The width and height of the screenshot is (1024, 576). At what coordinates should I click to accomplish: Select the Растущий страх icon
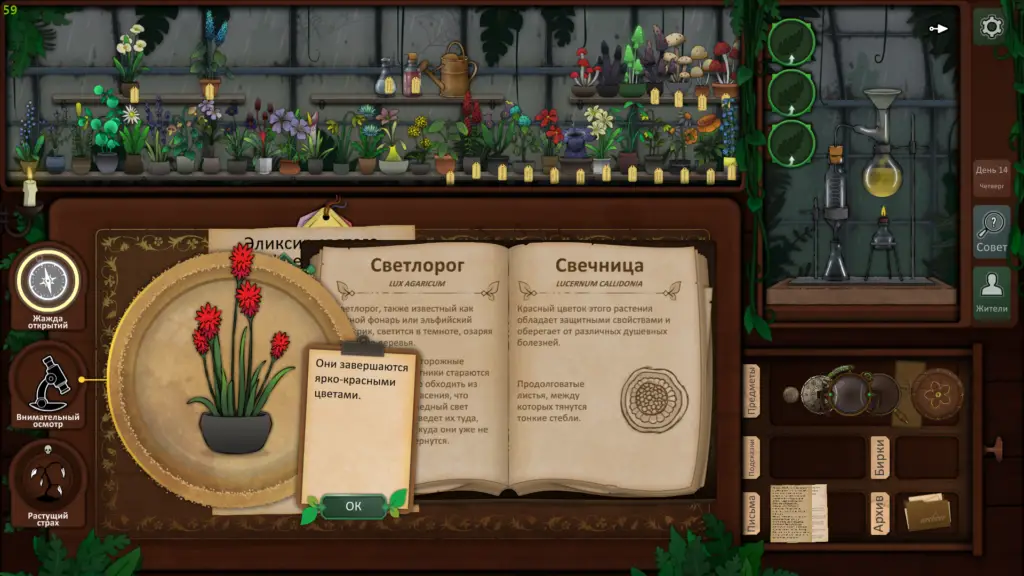pyautogui.click(x=47, y=483)
